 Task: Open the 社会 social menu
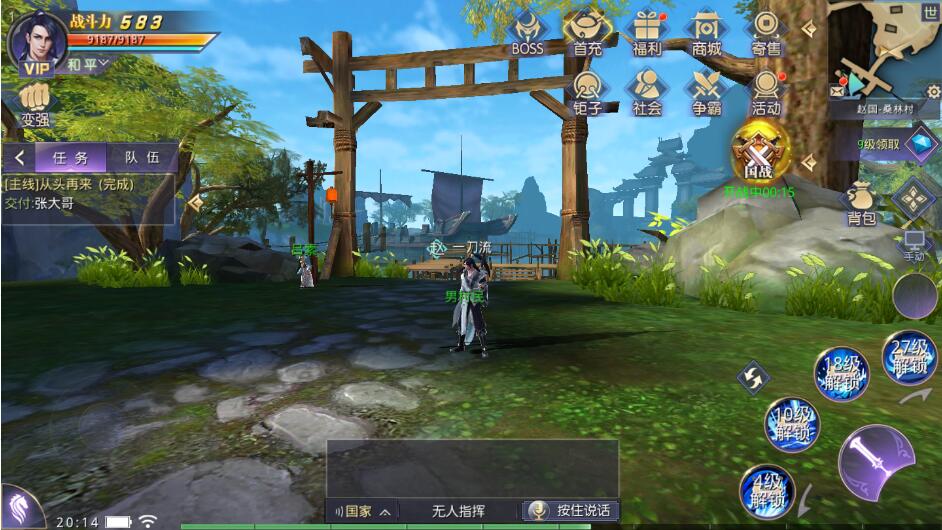pos(647,90)
